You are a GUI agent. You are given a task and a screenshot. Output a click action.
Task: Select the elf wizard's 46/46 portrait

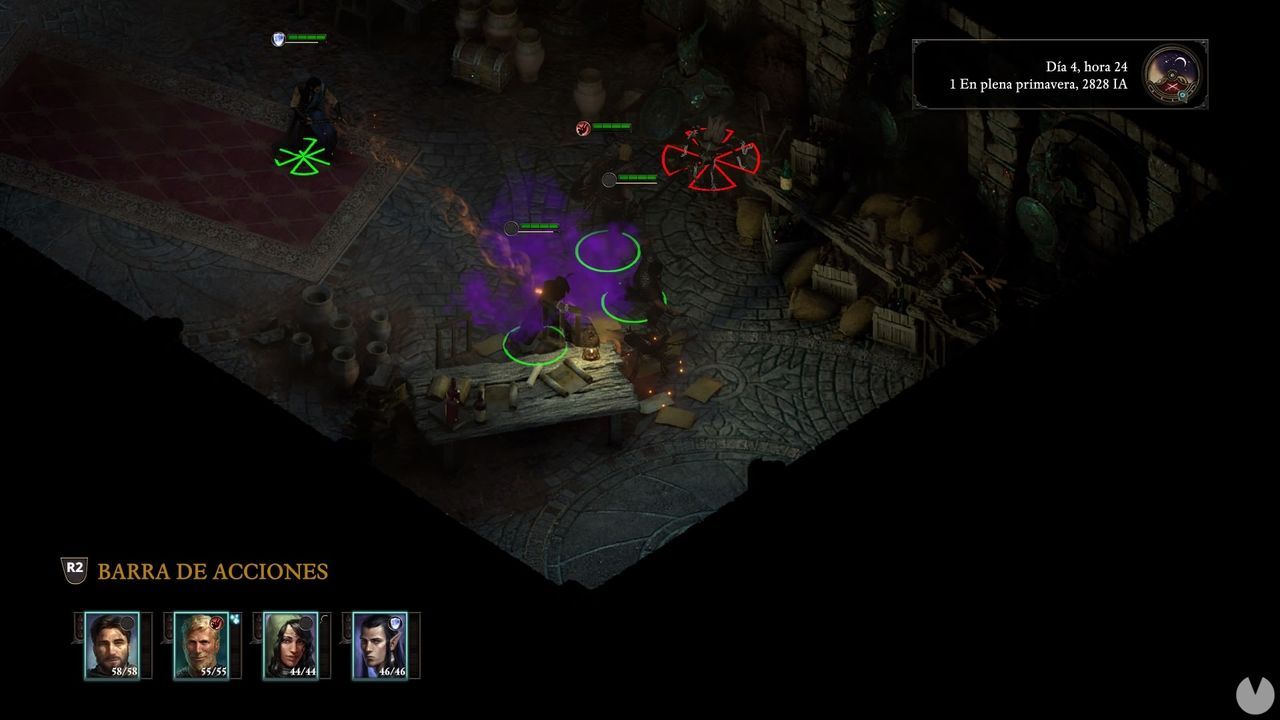coord(379,645)
